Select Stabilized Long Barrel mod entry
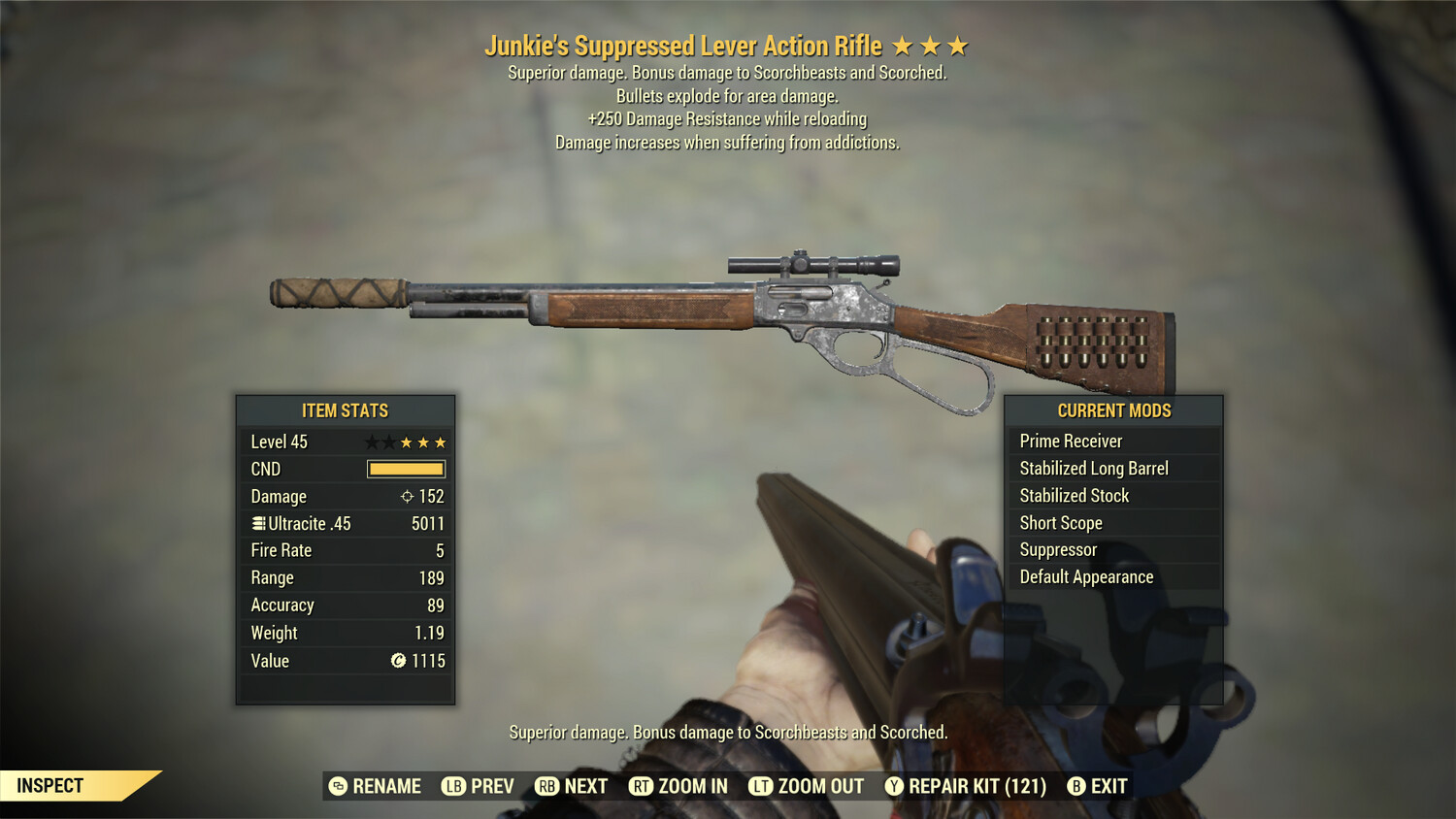This screenshot has width=1456, height=819. tap(1094, 468)
